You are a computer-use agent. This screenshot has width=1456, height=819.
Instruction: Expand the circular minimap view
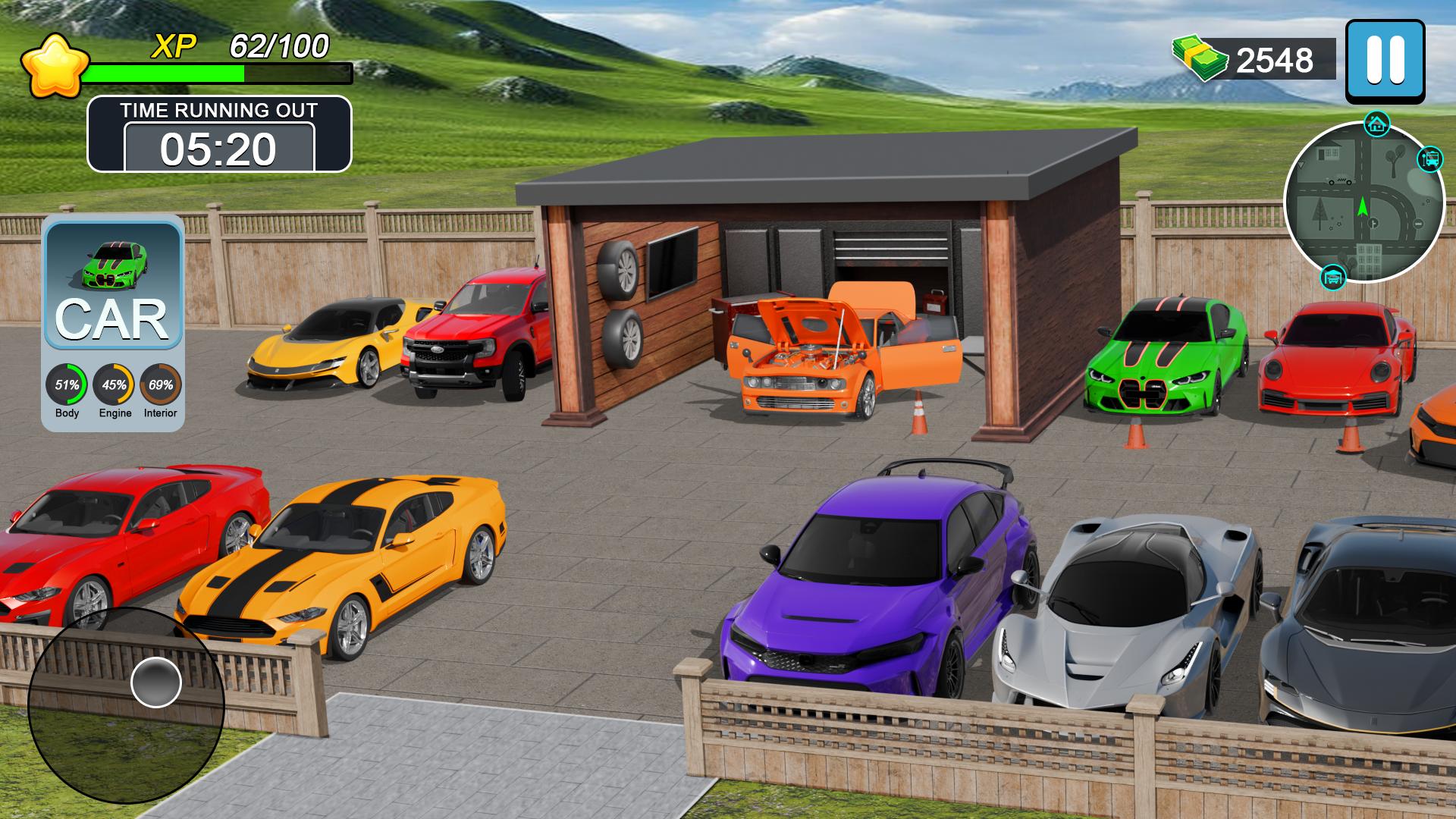pos(1365,201)
